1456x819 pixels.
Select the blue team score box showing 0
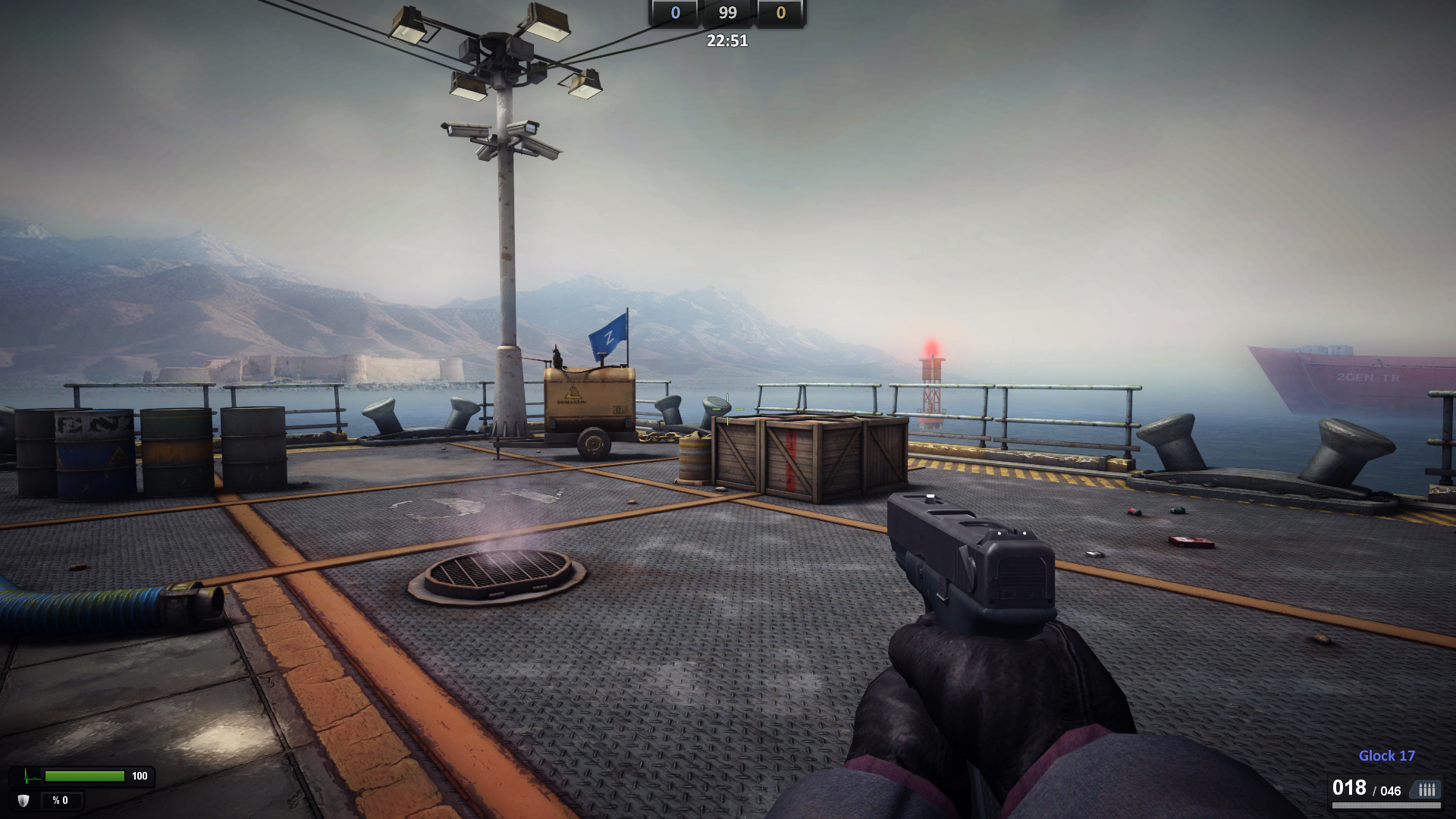click(674, 12)
